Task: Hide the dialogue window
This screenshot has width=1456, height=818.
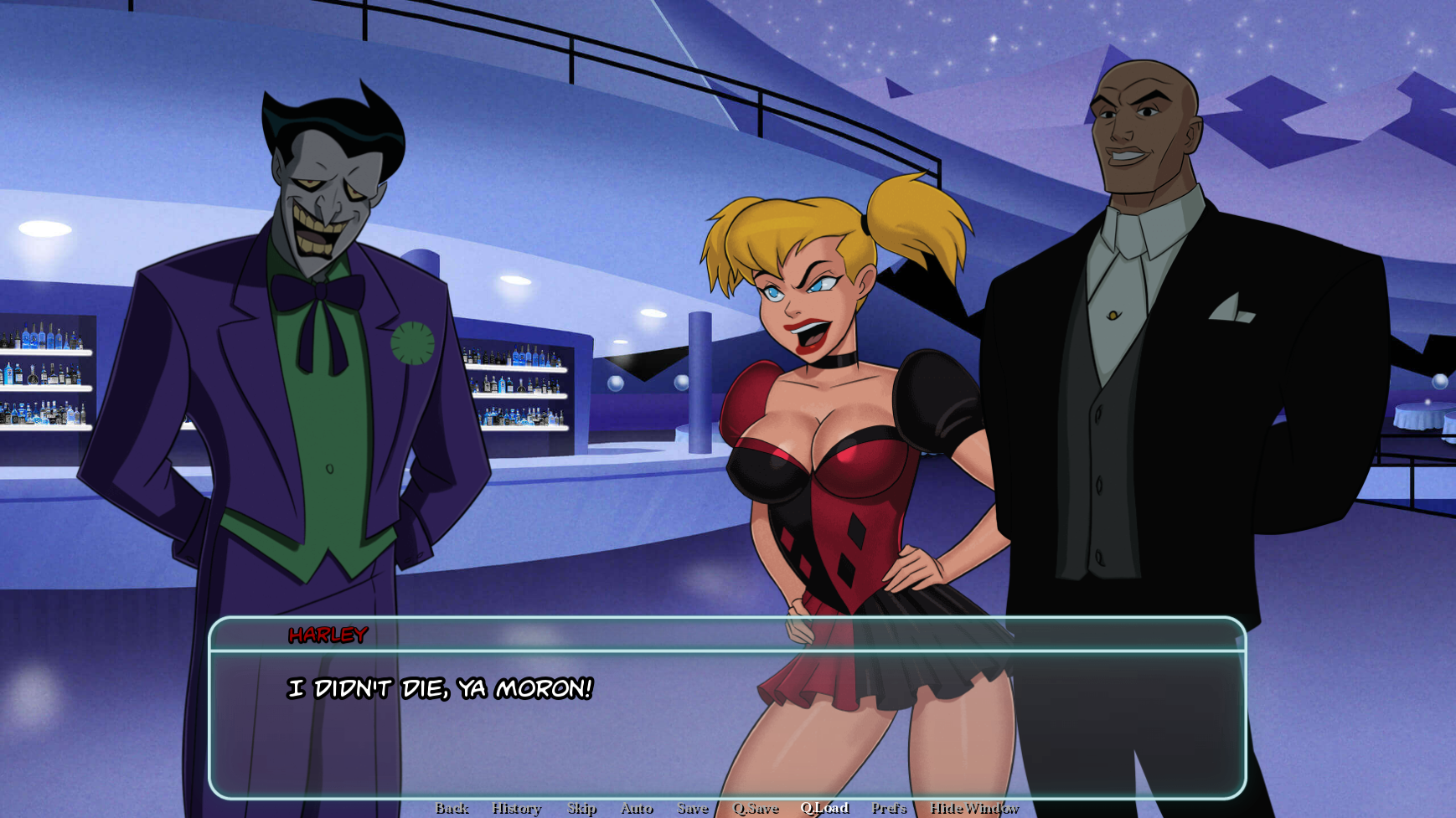Action: pos(974,808)
